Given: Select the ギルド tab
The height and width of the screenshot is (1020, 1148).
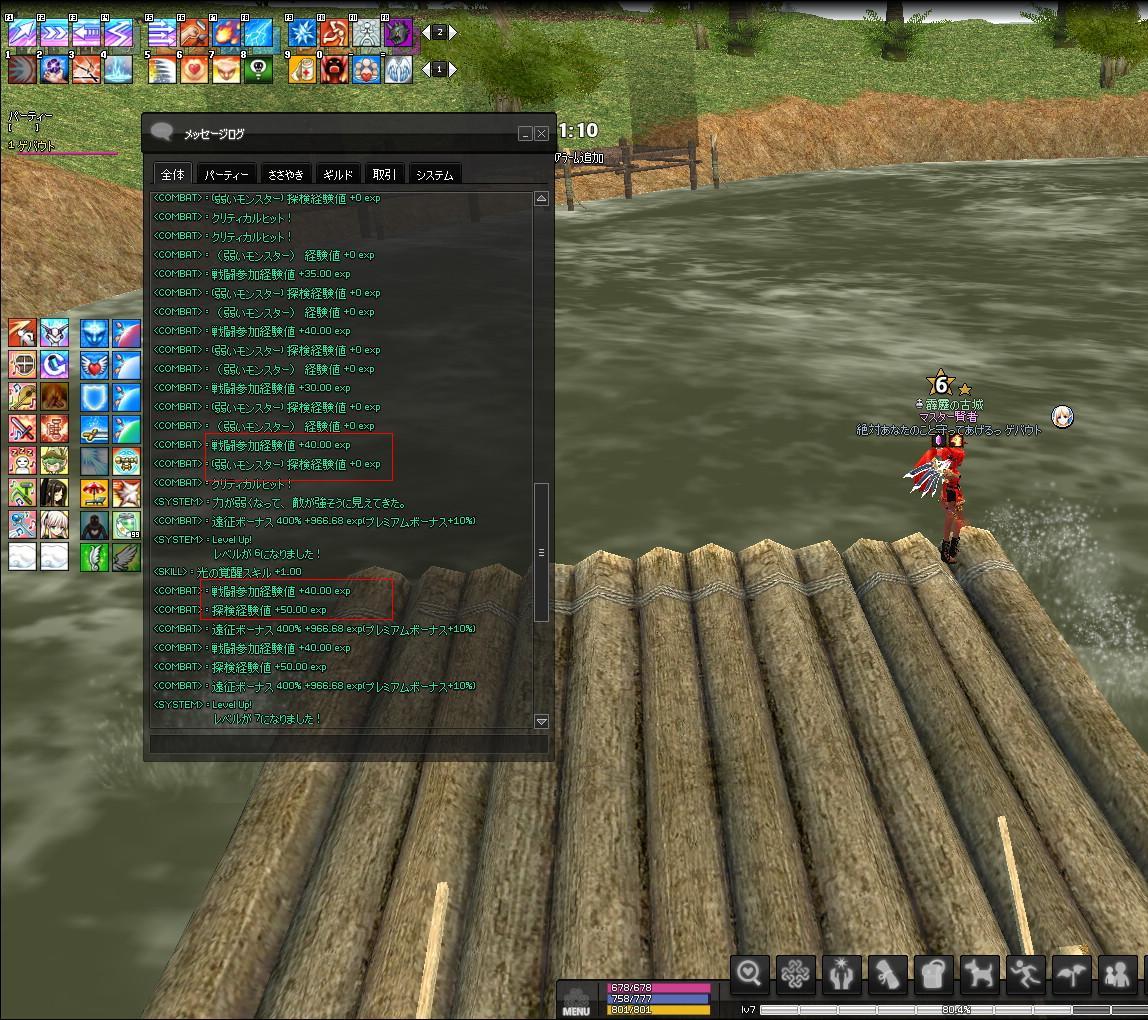Looking at the screenshot, I should point(339,175).
